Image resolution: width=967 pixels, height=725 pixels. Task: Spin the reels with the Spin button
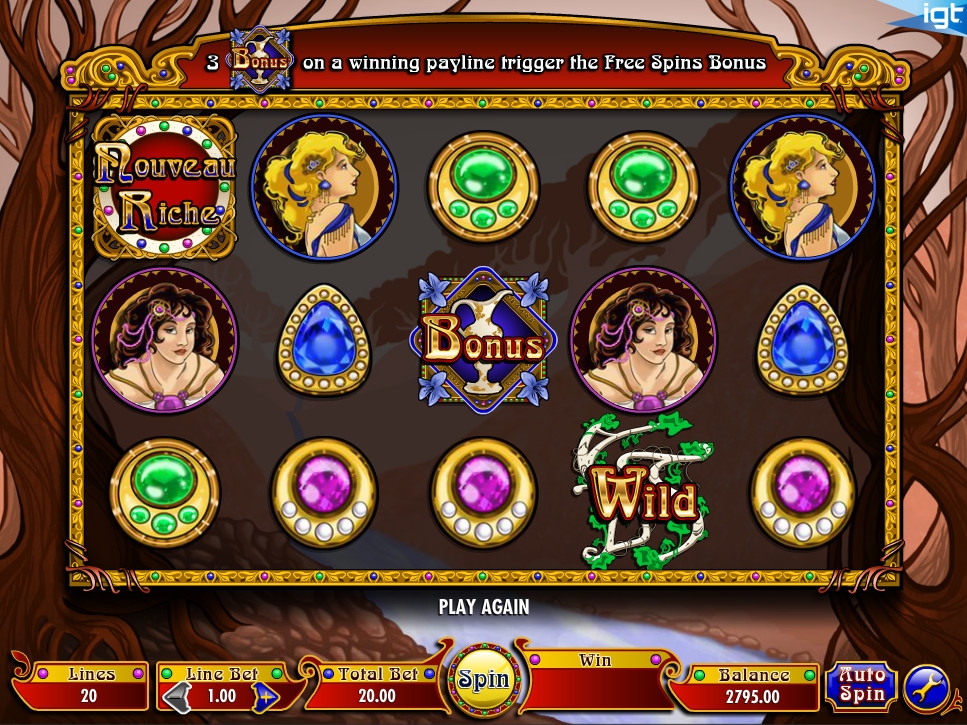tap(484, 680)
